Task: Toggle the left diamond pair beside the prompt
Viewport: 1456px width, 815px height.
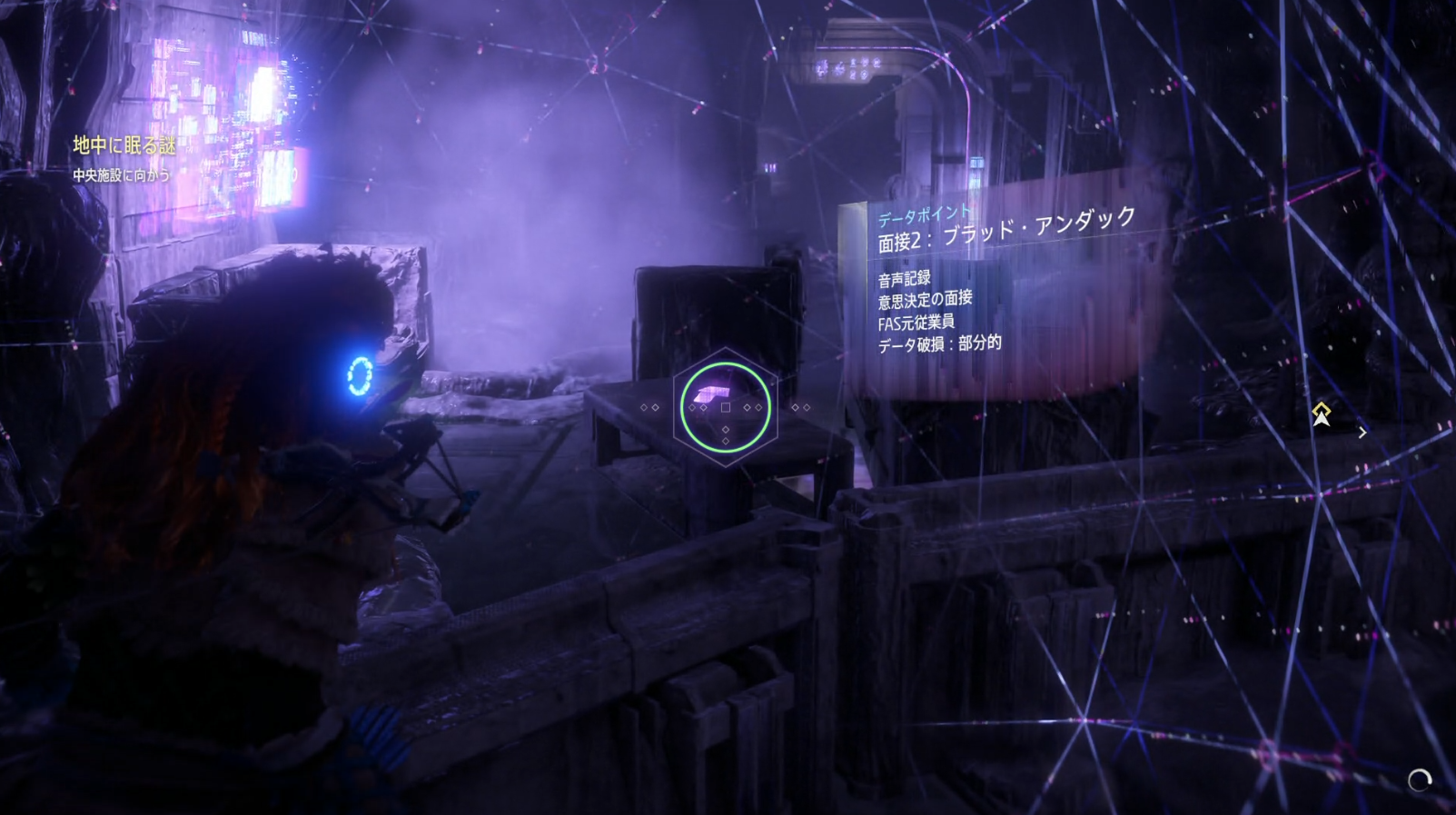Action: click(x=696, y=407)
